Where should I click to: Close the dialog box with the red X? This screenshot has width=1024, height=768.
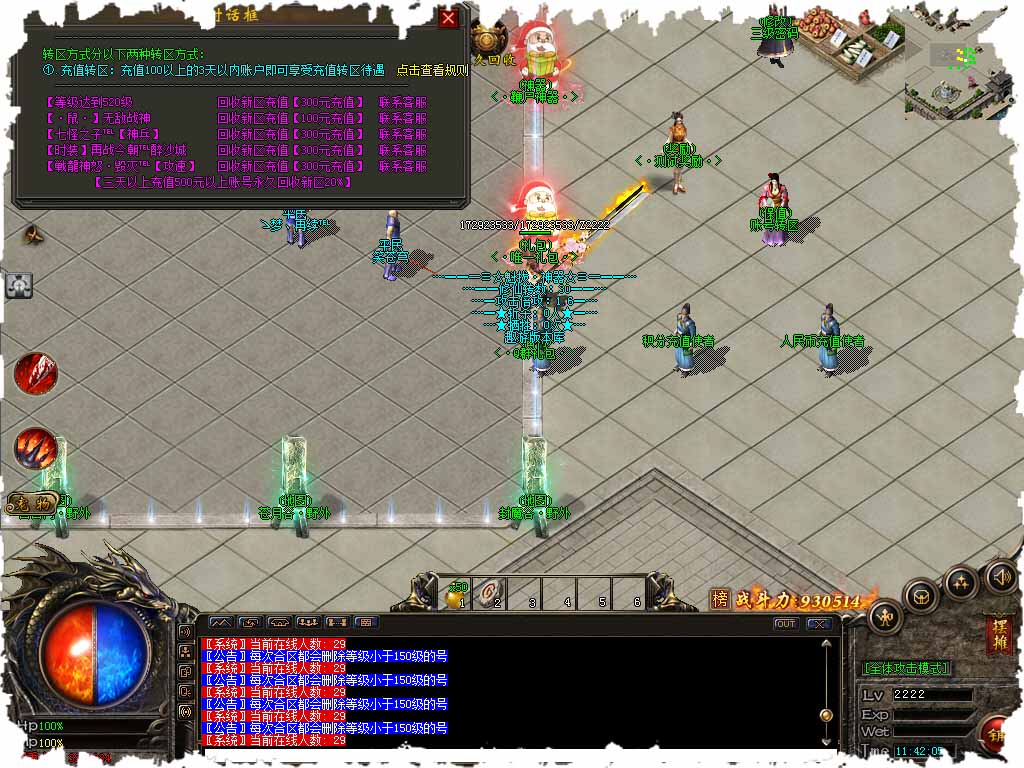click(x=449, y=18)
